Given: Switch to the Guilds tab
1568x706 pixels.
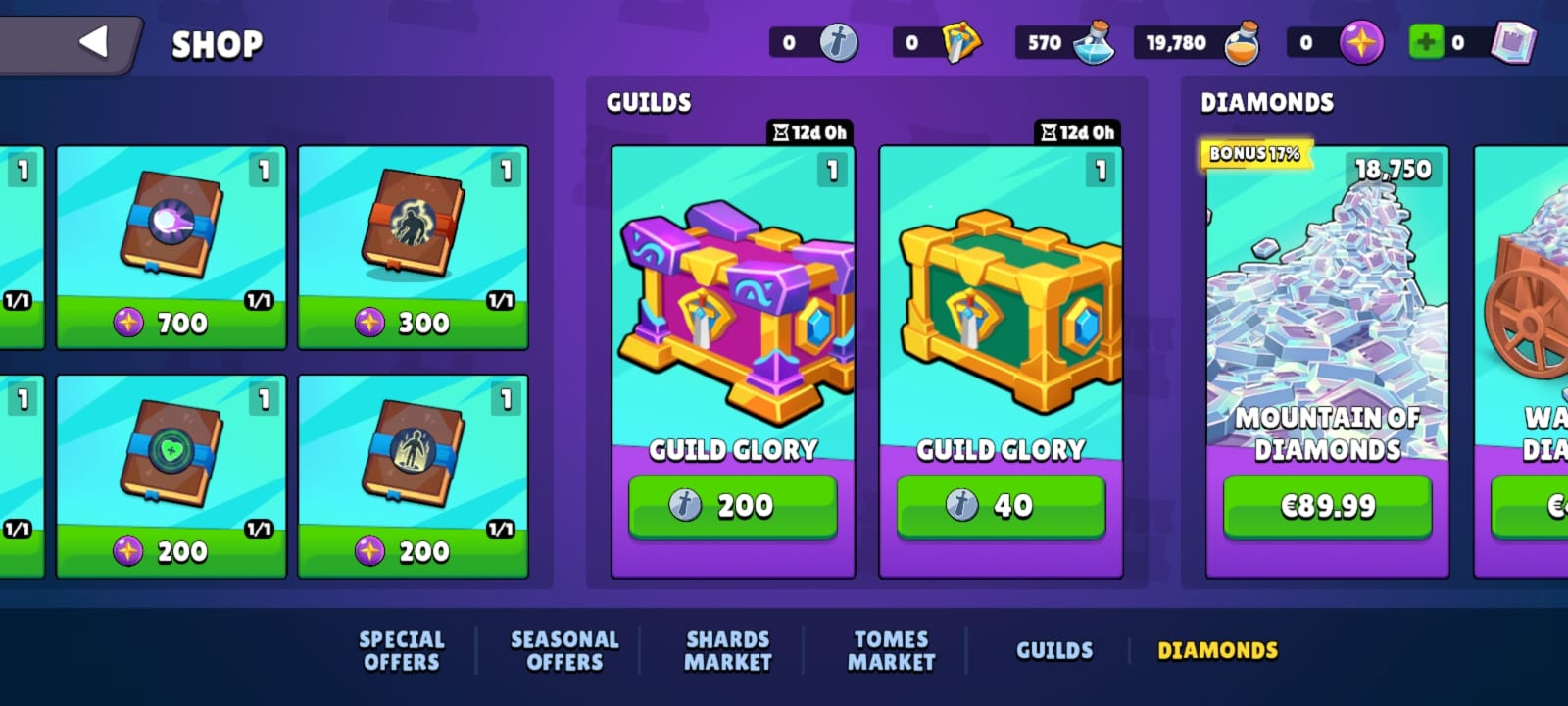Looking at the screenshot, I should [x=1054, y=650].
